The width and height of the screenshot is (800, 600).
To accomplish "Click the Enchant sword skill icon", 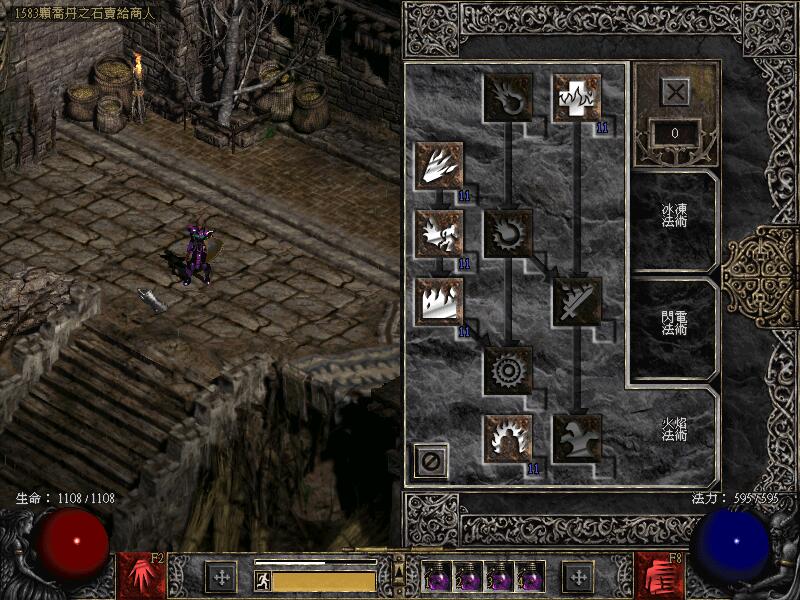I will [577, 302].
